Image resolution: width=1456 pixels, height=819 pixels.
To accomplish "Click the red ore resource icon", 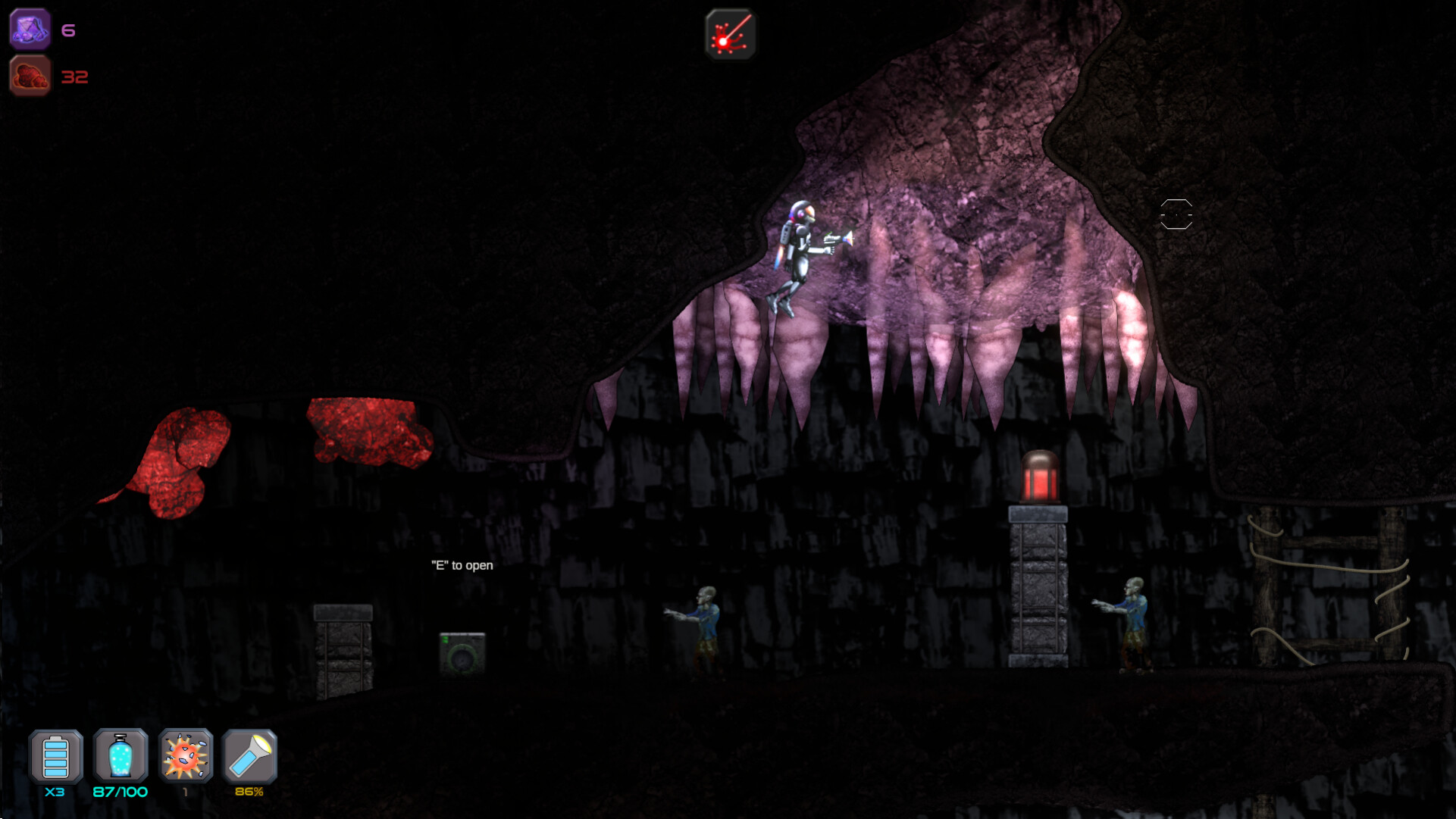I will click(x=30, y=75).
